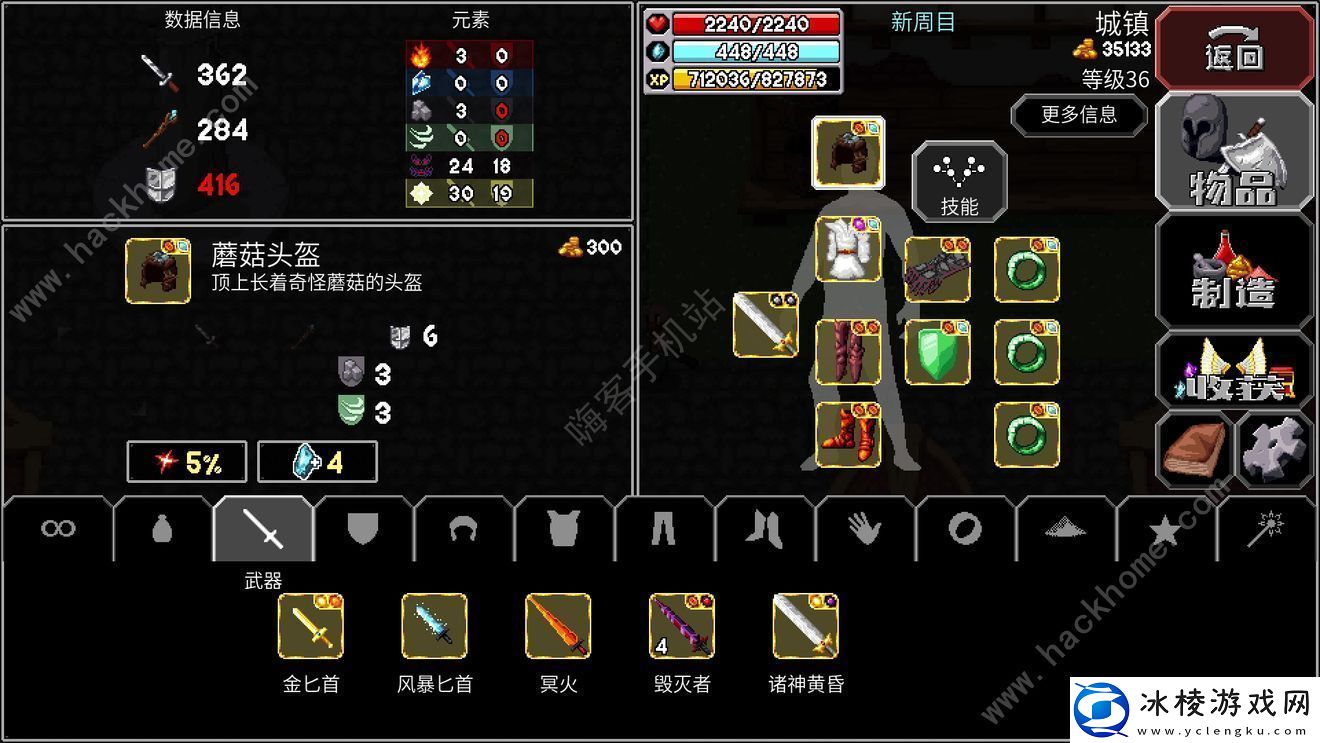Select the 金匕首 golden dagger
The width and height of the screenshot is (1320, 743).
pyautogui.click(x=311, y=627)
